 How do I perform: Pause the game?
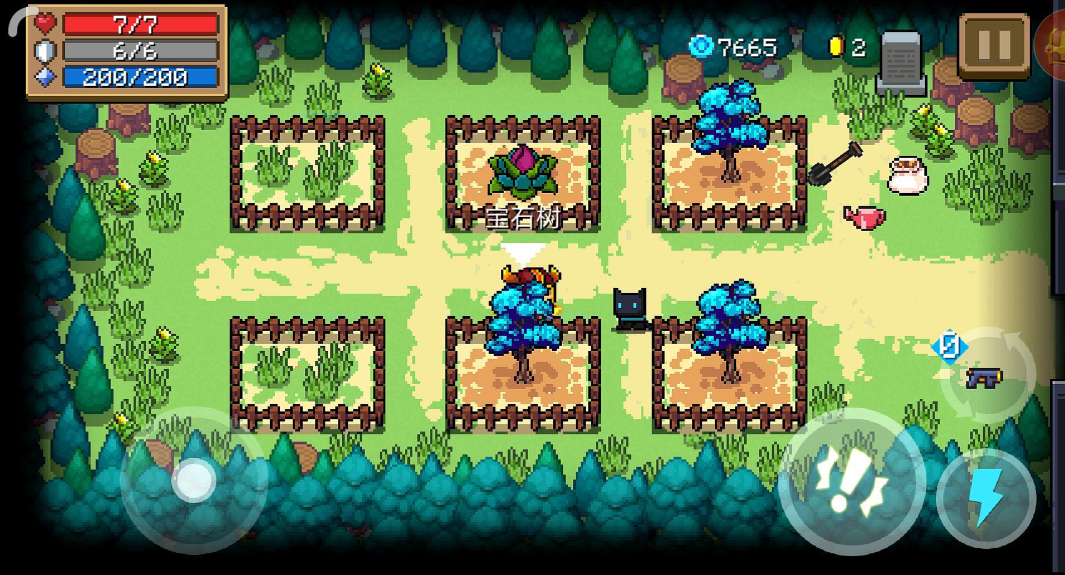pyautogui.click(x=993, y=45)
